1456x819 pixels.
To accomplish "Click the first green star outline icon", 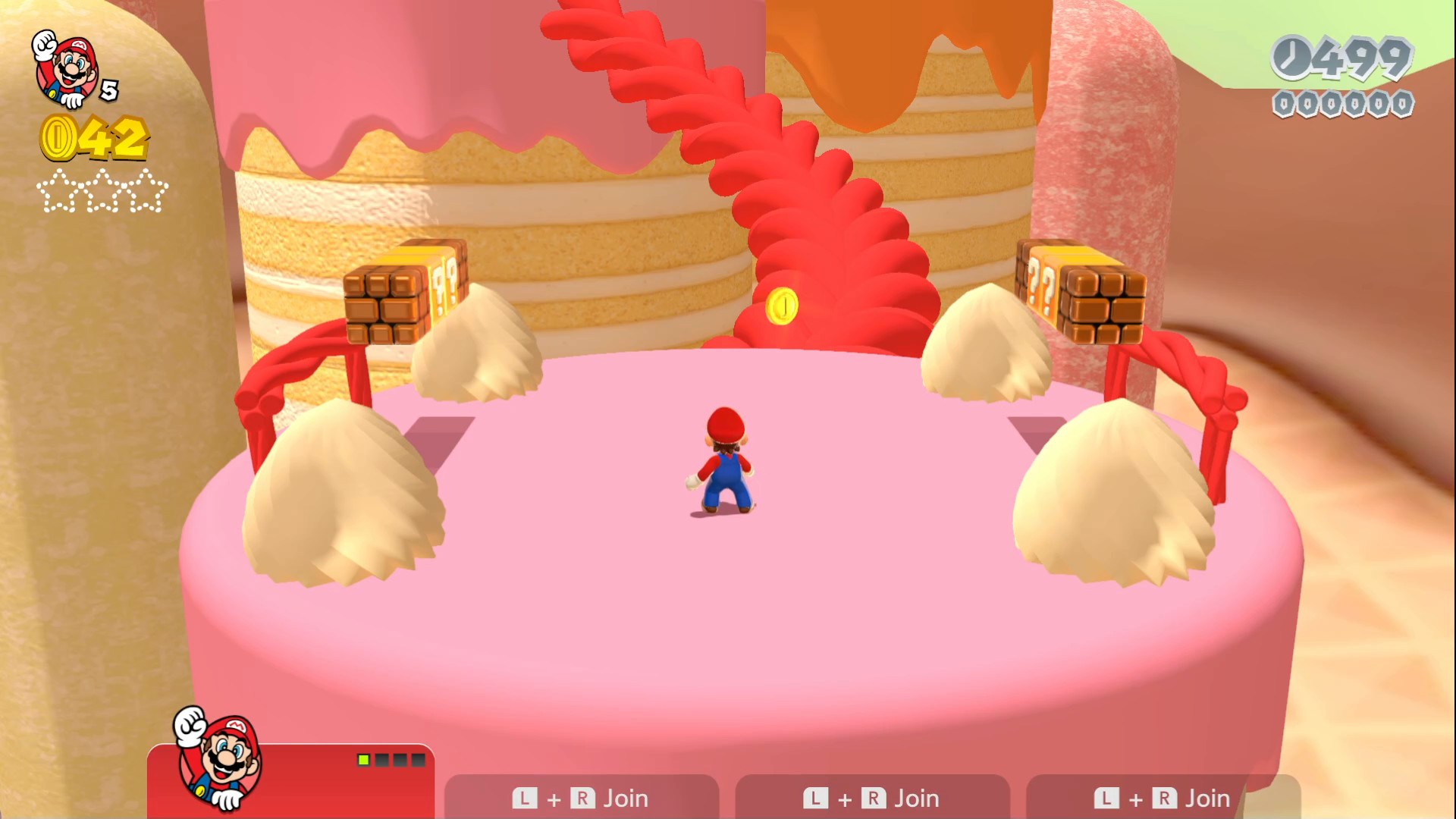I will tap(58, 193).
